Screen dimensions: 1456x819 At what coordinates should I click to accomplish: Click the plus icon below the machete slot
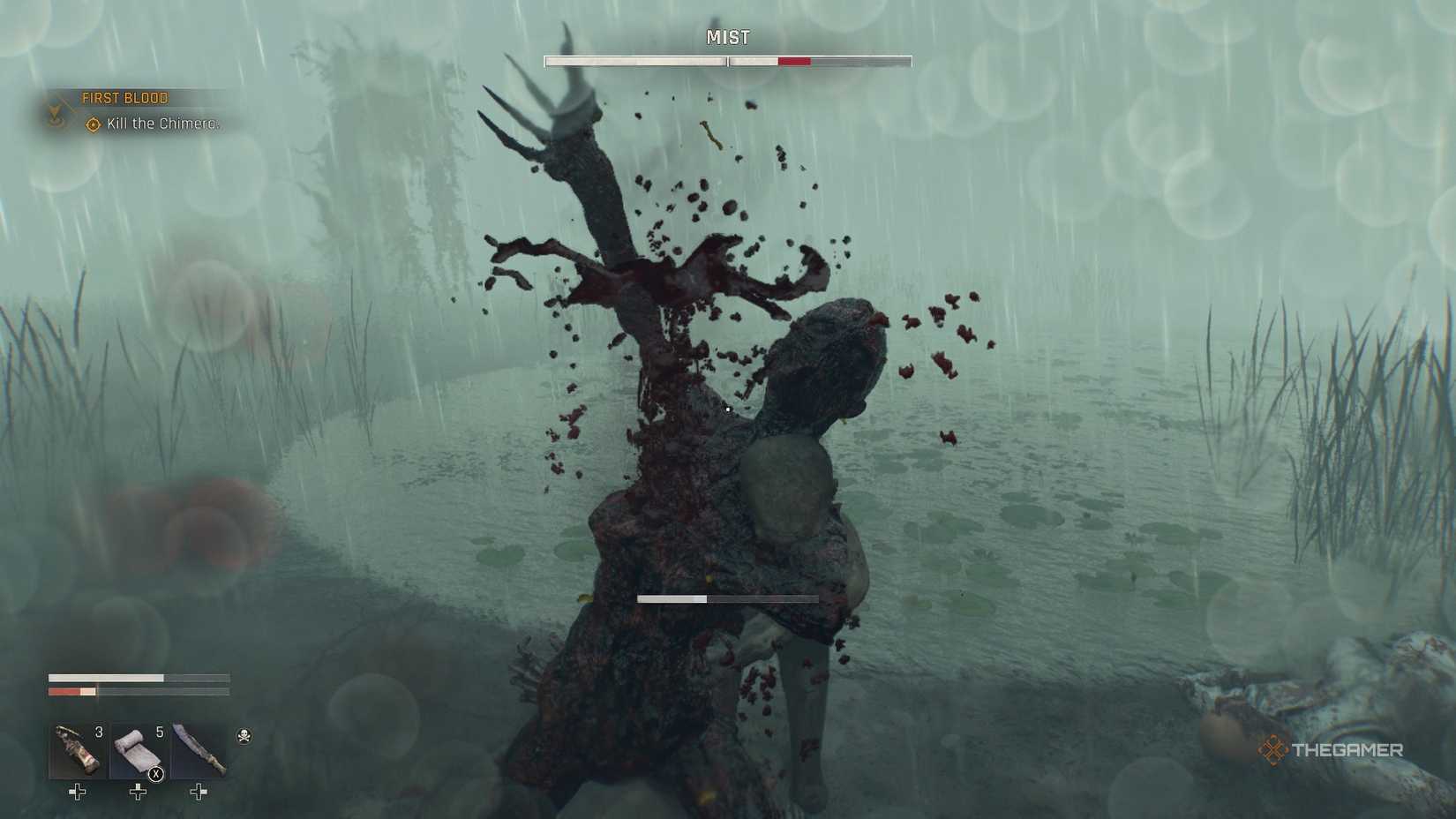[198, 793]
